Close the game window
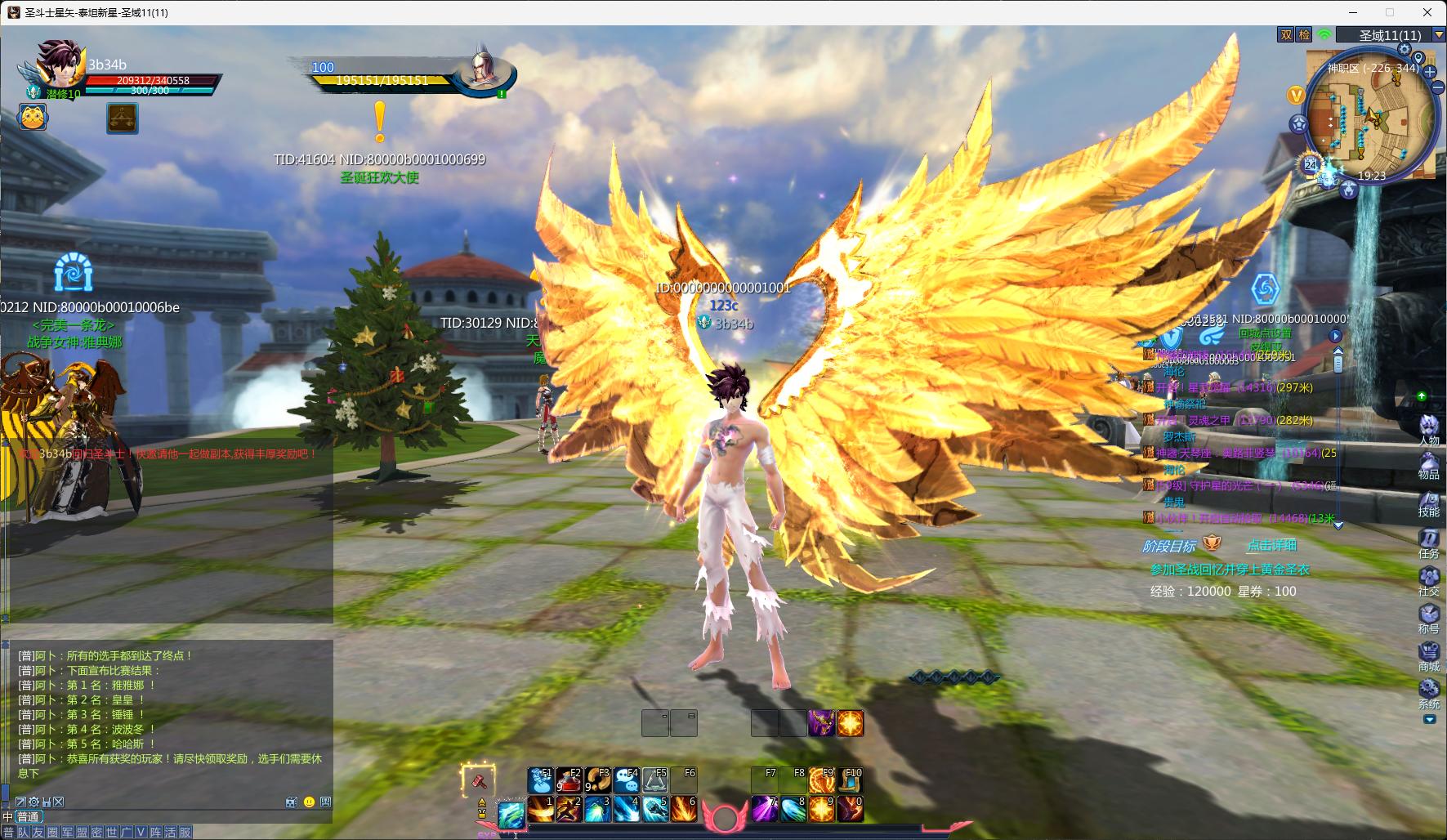The width and height of the screenshot is (1447, 840). [x=1427, y=12]
